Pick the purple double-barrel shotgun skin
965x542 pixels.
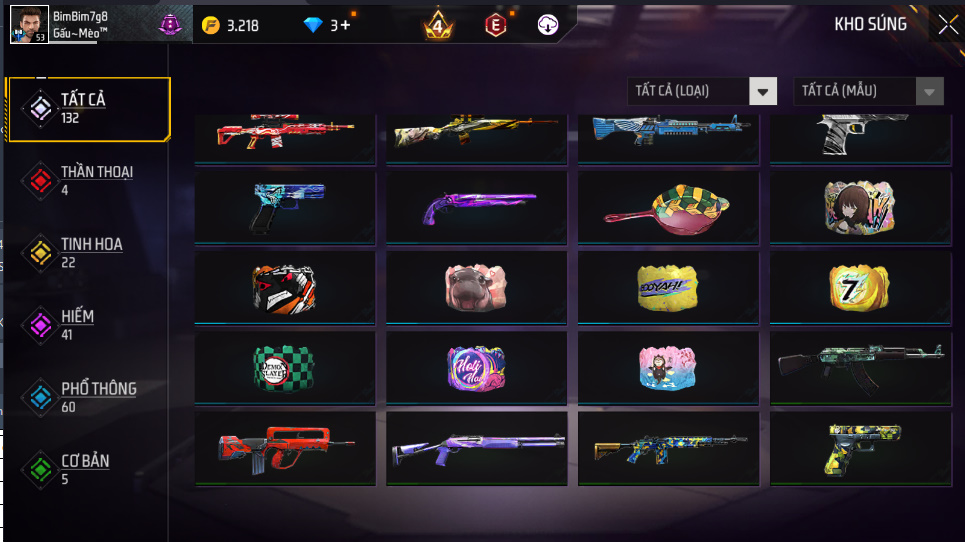476,207
